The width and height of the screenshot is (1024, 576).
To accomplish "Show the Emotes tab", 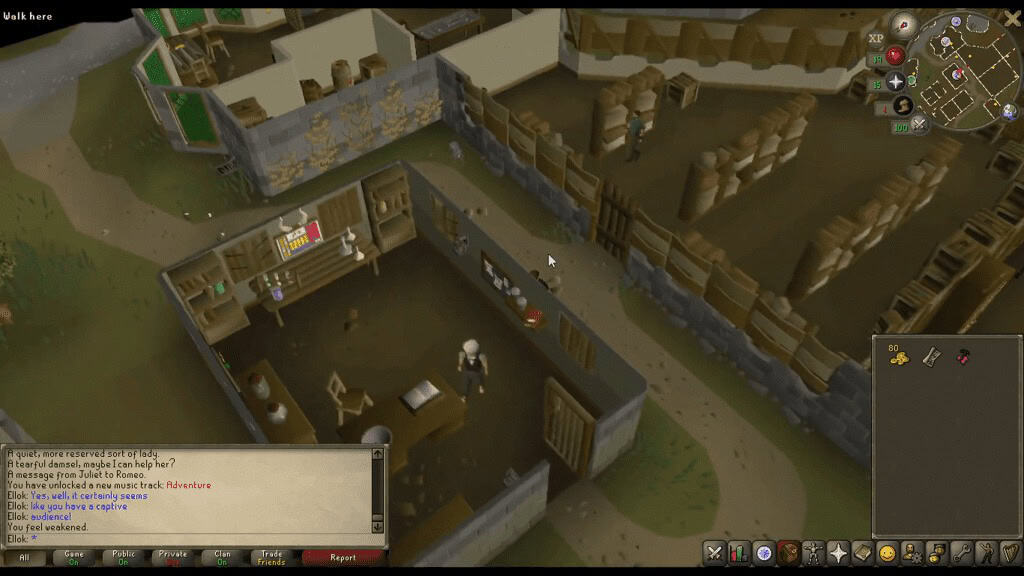I will pyautogui.click(x=985, y=552).
